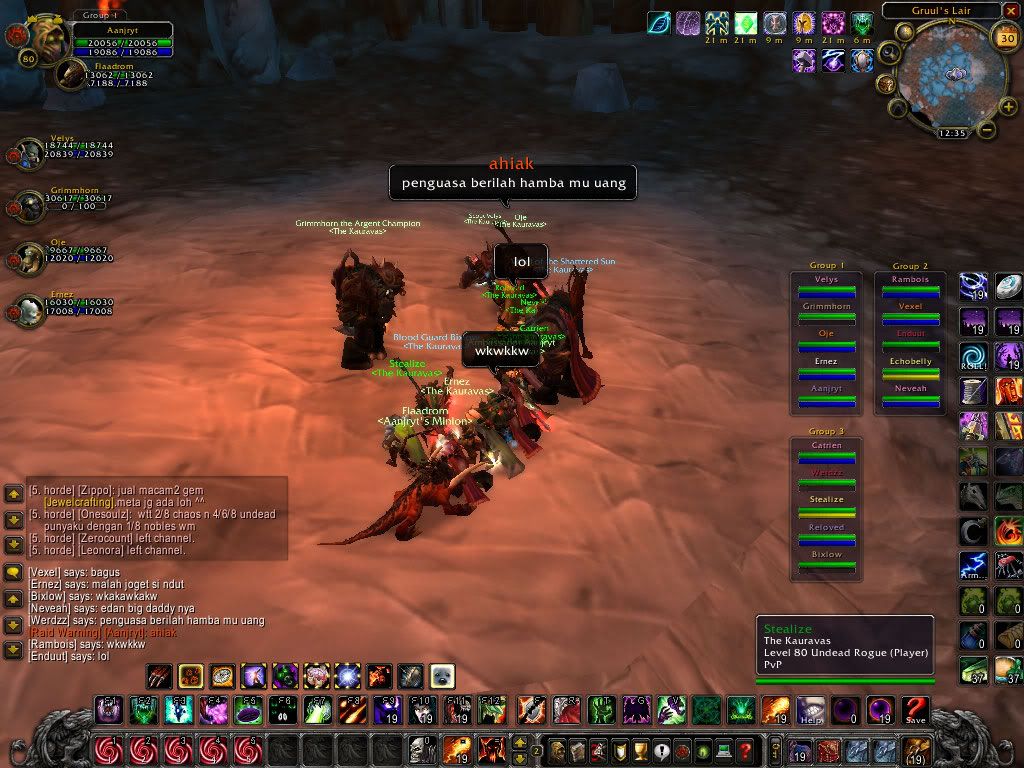Zoom out the minimap with minus button
The width and height of the screenshot is (1024, 768).
986,129
